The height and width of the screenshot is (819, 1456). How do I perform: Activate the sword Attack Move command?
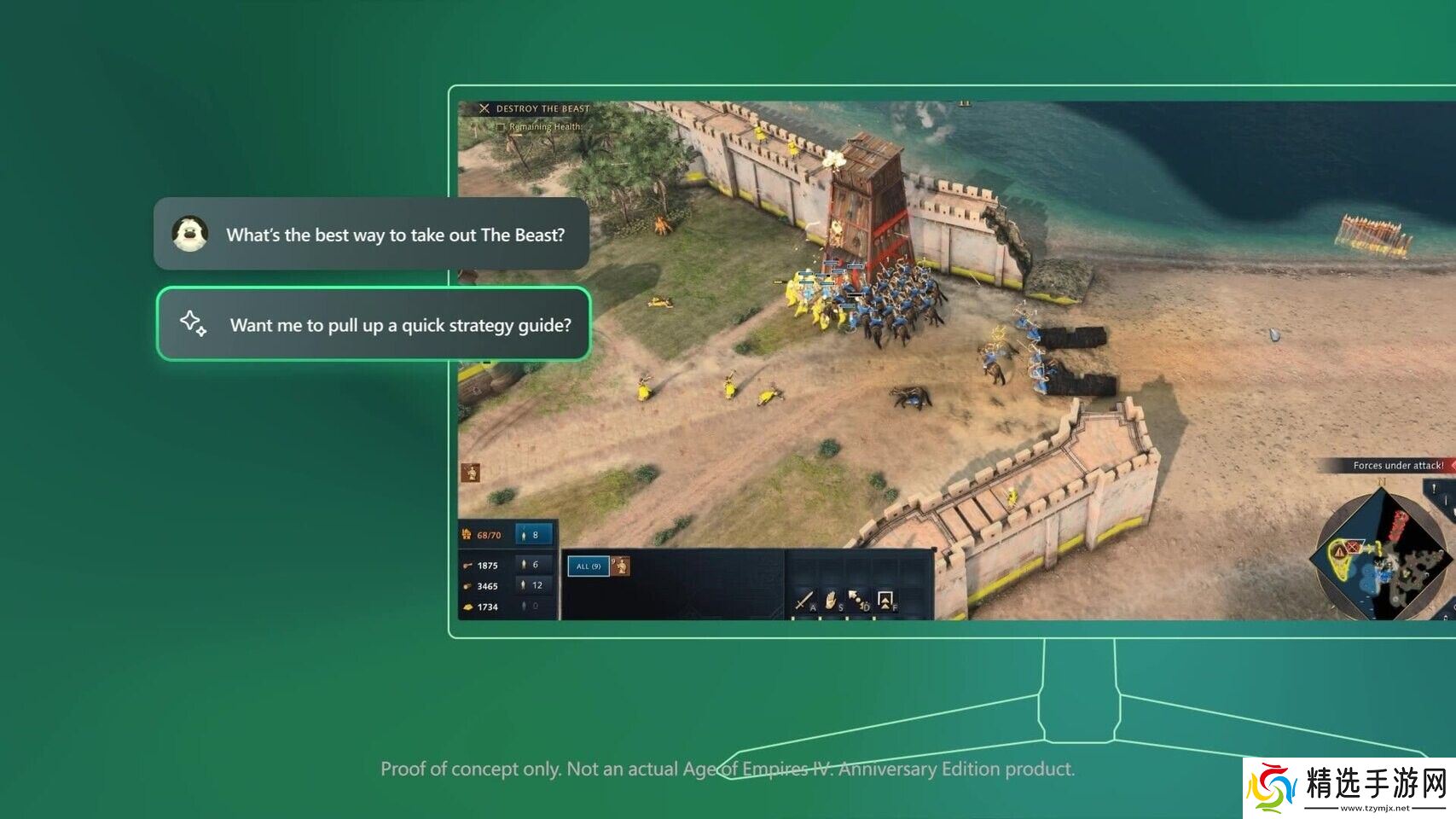804,600
